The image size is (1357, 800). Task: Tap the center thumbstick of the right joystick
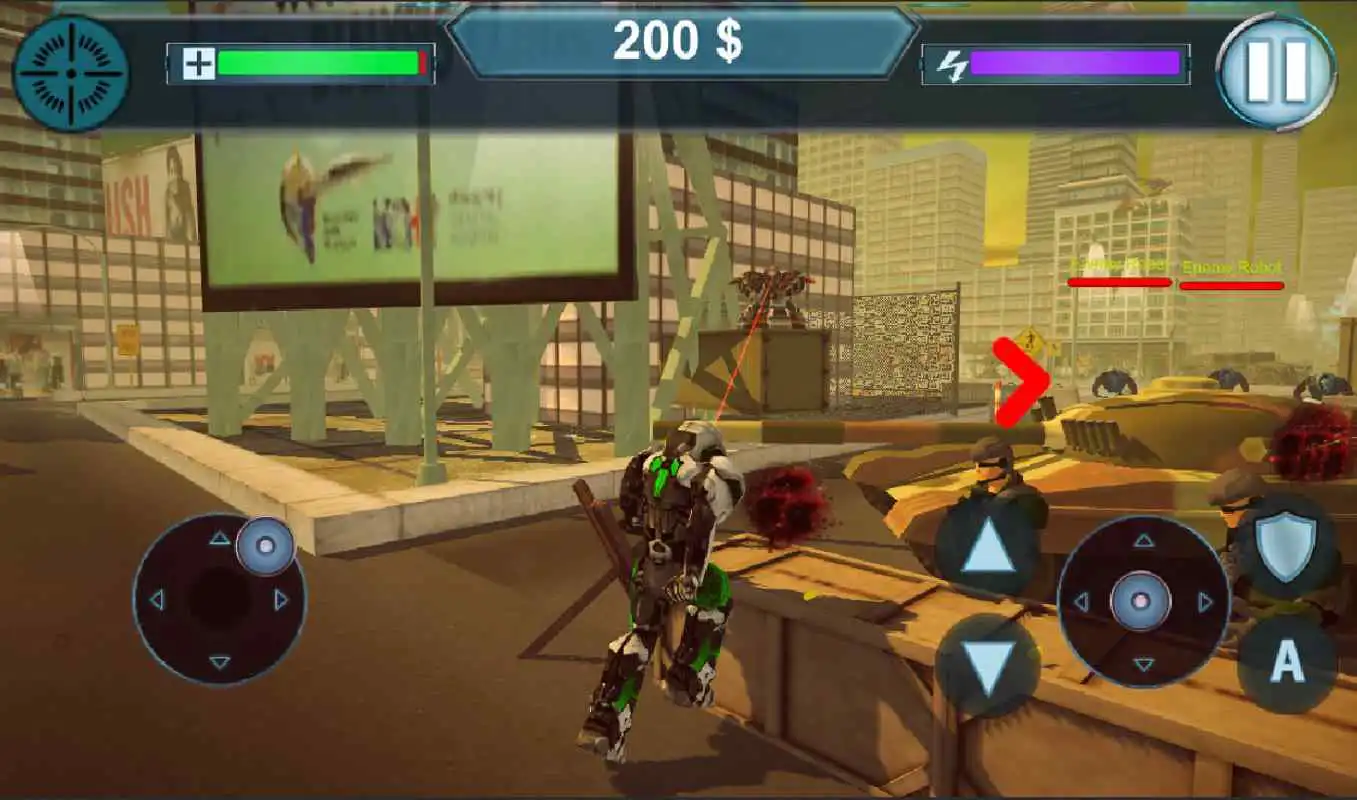[1140, 603]
